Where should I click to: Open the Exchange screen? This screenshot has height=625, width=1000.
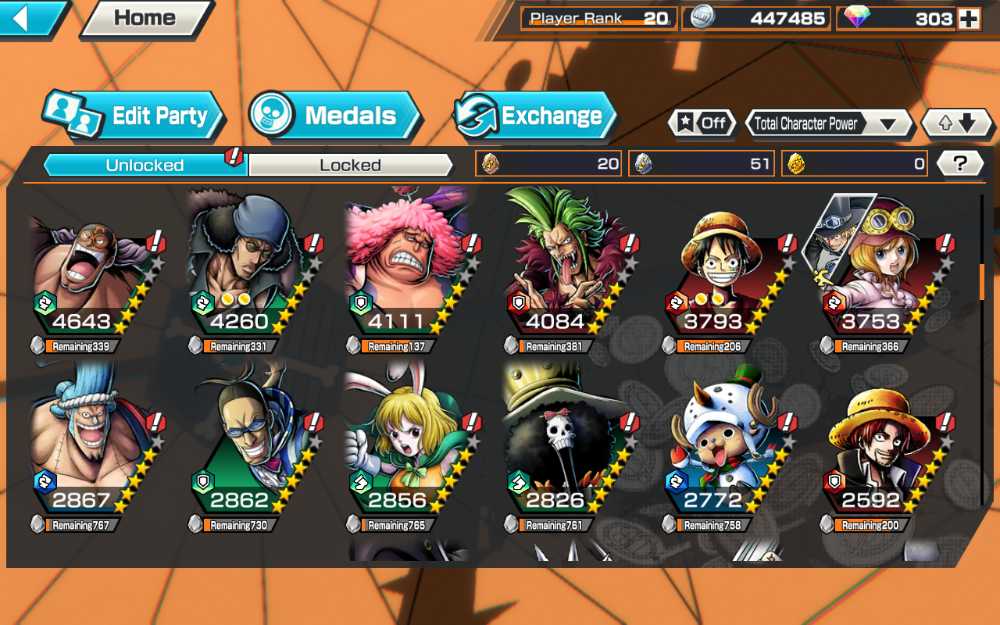535,115
